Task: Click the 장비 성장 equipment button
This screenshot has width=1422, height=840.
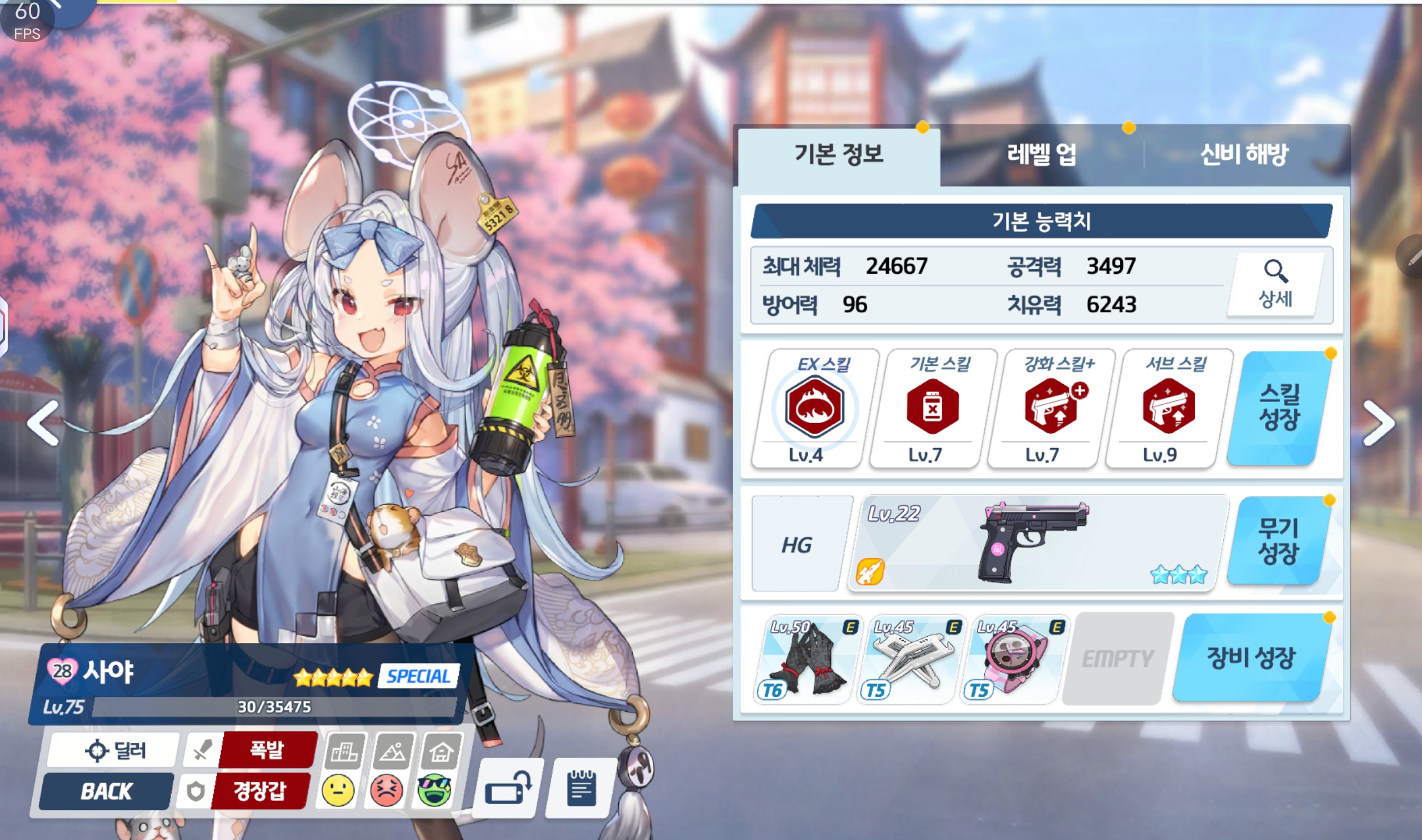Action: tap(1251, 658)
